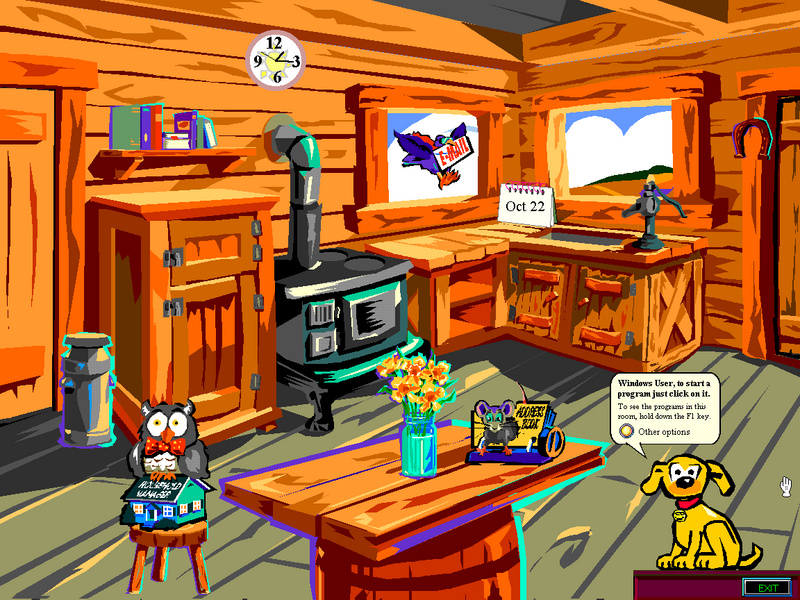The image size is (800, 600).
Task: Click Rover the yellow dog assistant
Action: (x=695, y=510)
